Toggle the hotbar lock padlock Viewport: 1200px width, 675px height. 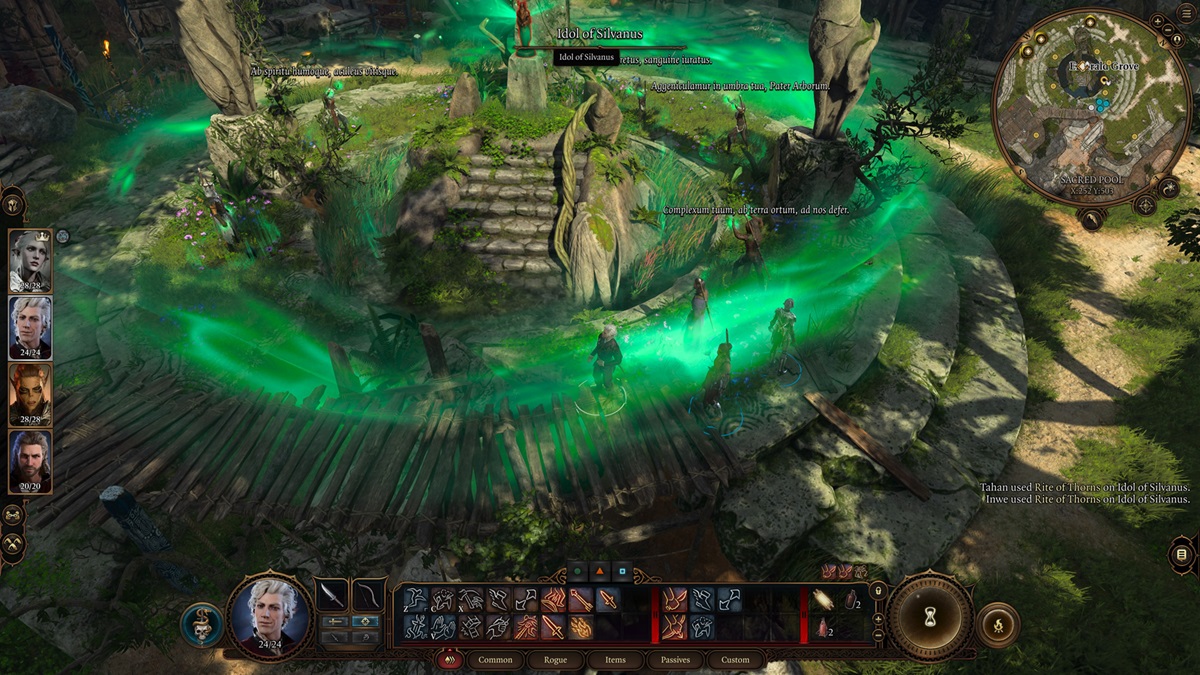(x=878, y=592)
